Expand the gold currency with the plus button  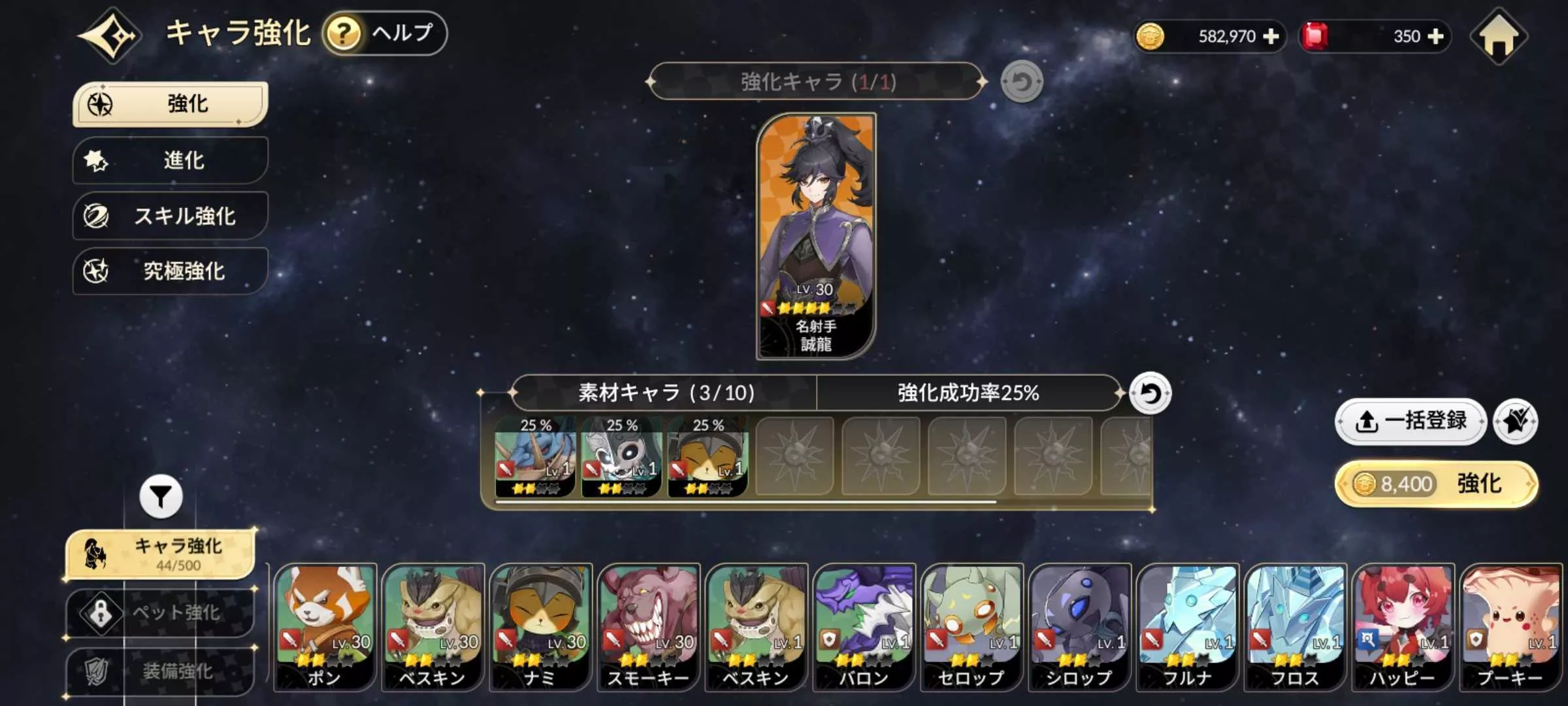(1273, 37)
